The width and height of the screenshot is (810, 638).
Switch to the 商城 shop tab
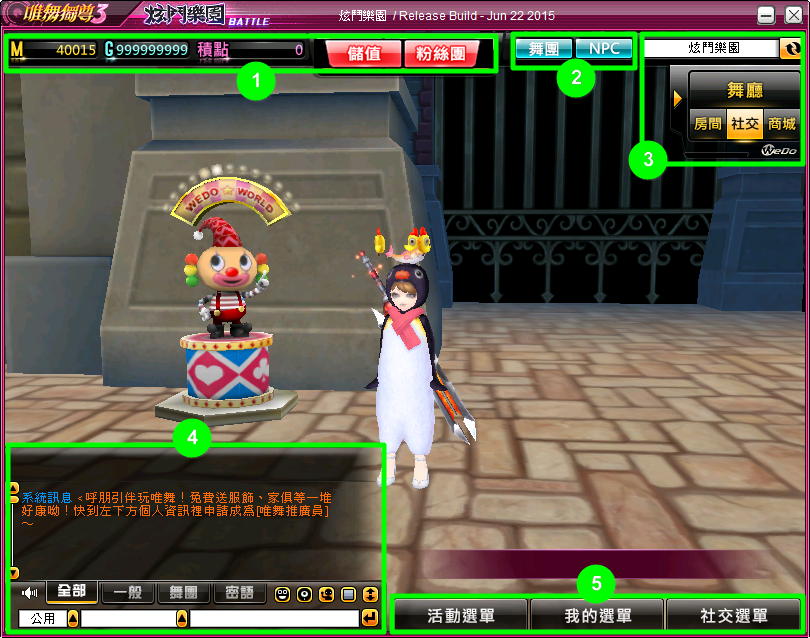782,124
